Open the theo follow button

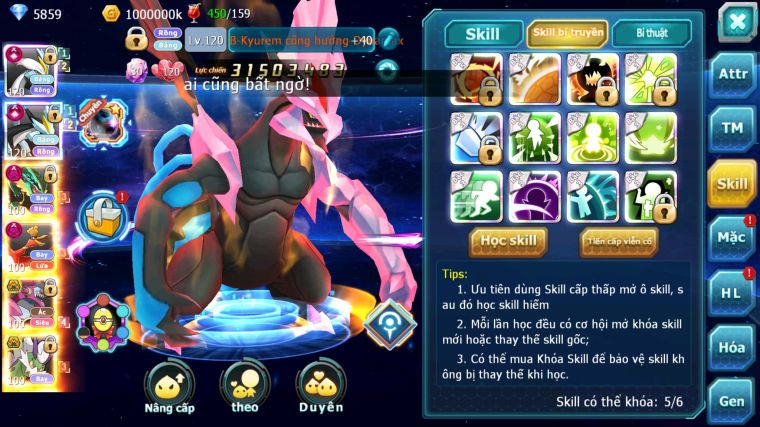click(x=245, y=388)
